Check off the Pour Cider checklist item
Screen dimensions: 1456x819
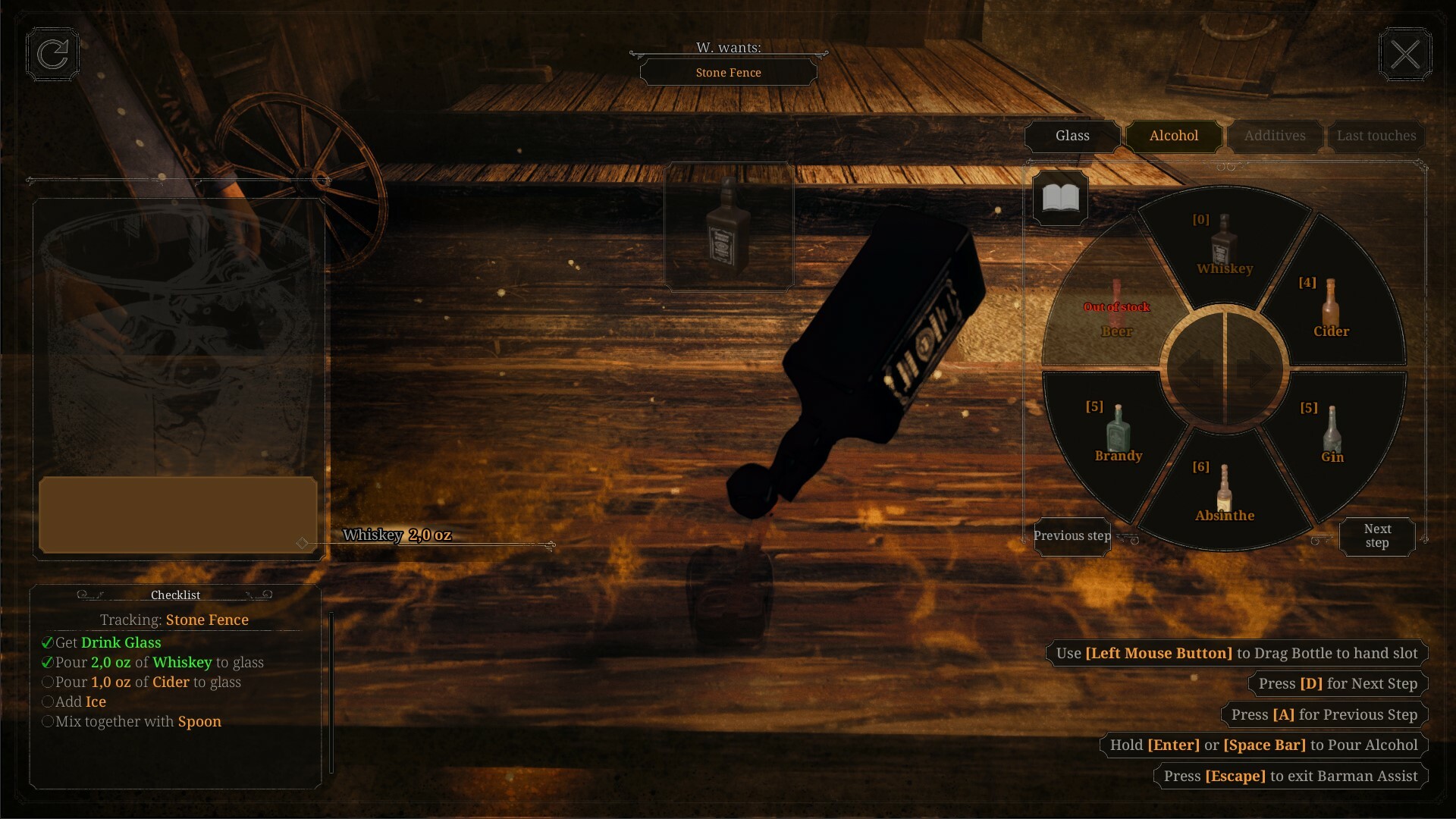(x=47, y=682)
